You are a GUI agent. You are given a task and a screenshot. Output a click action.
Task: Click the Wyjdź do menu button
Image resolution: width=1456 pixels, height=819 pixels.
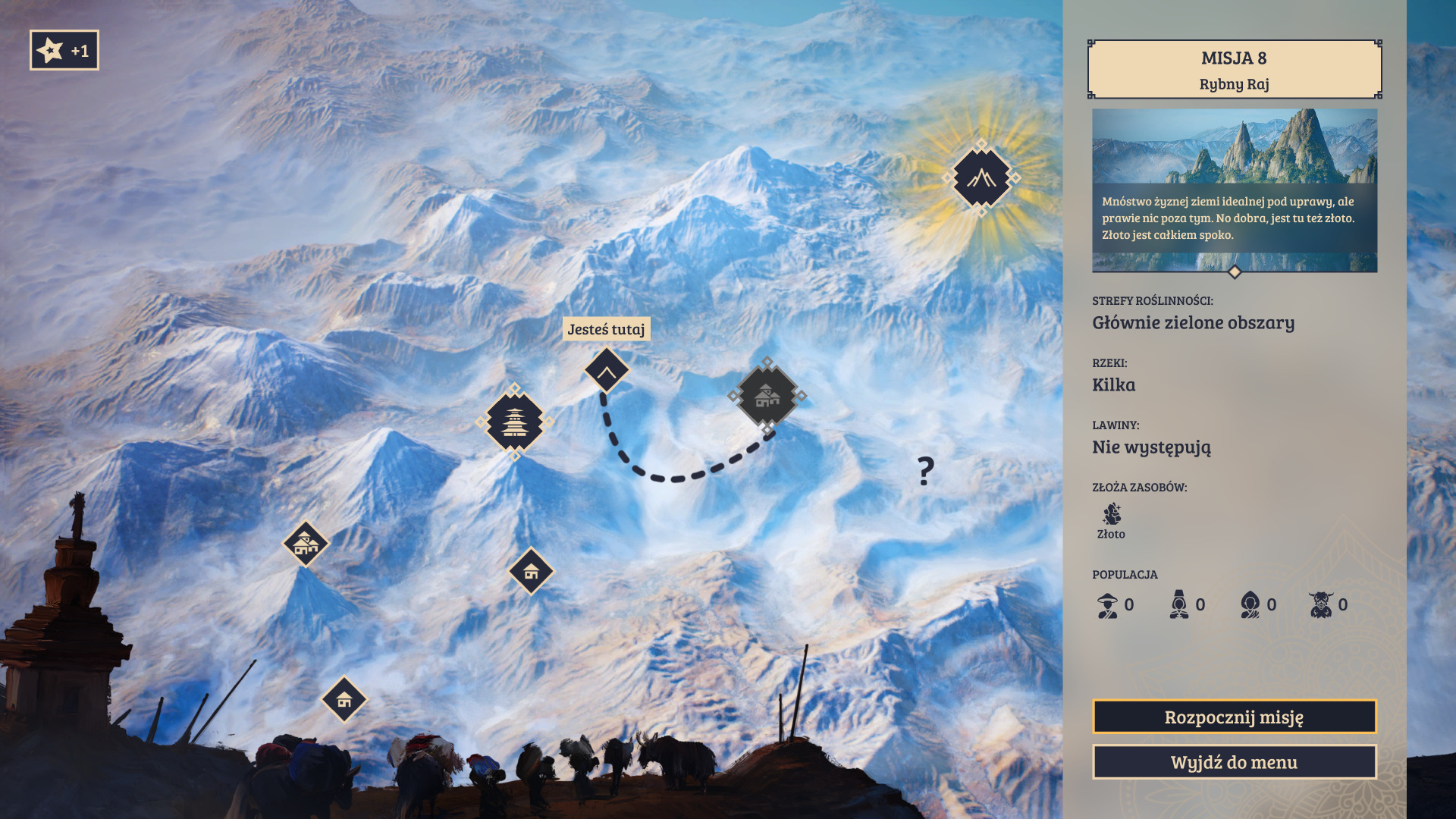click(x=1234, y=762)
